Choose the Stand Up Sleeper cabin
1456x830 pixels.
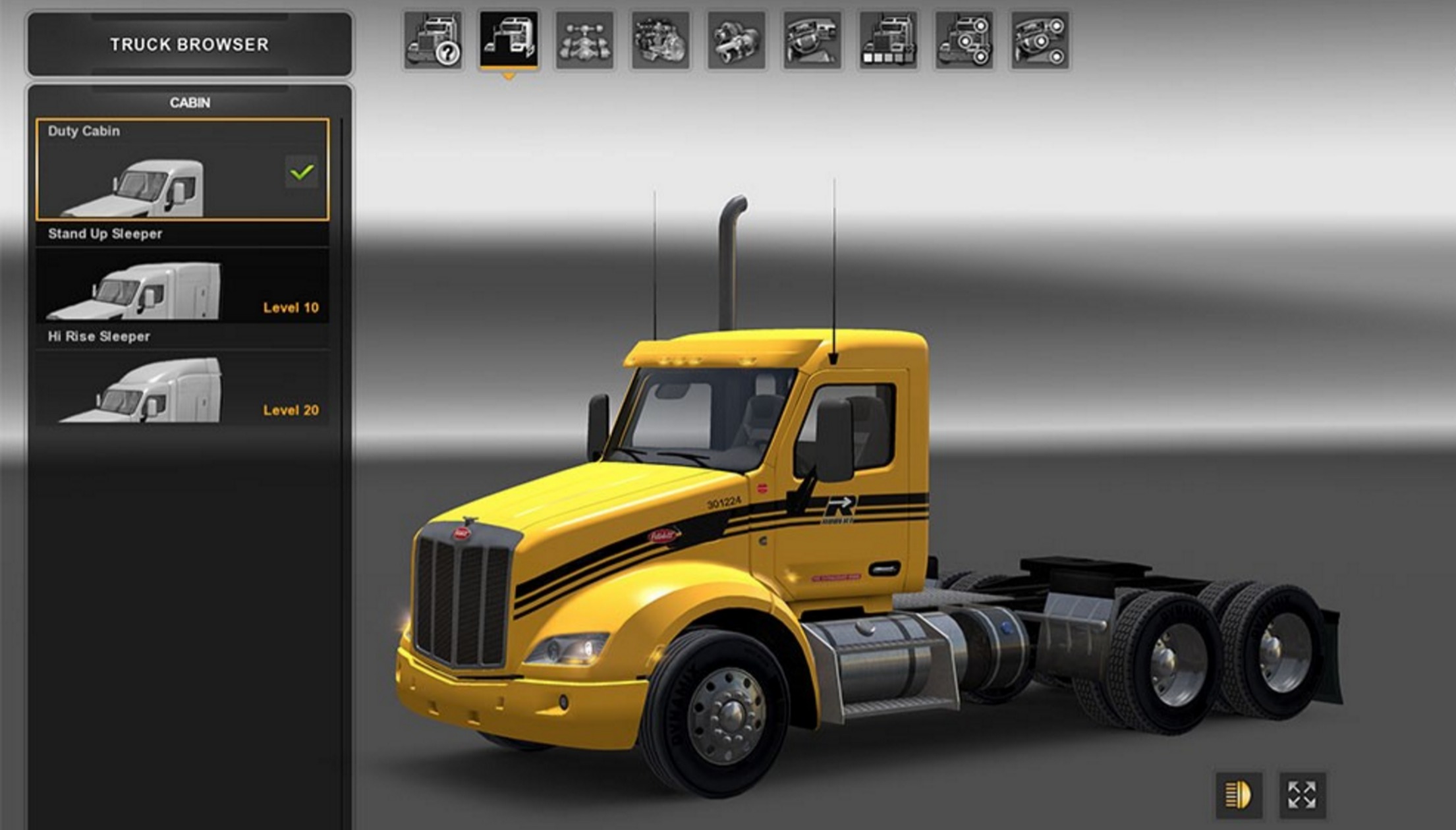[182, 284]
